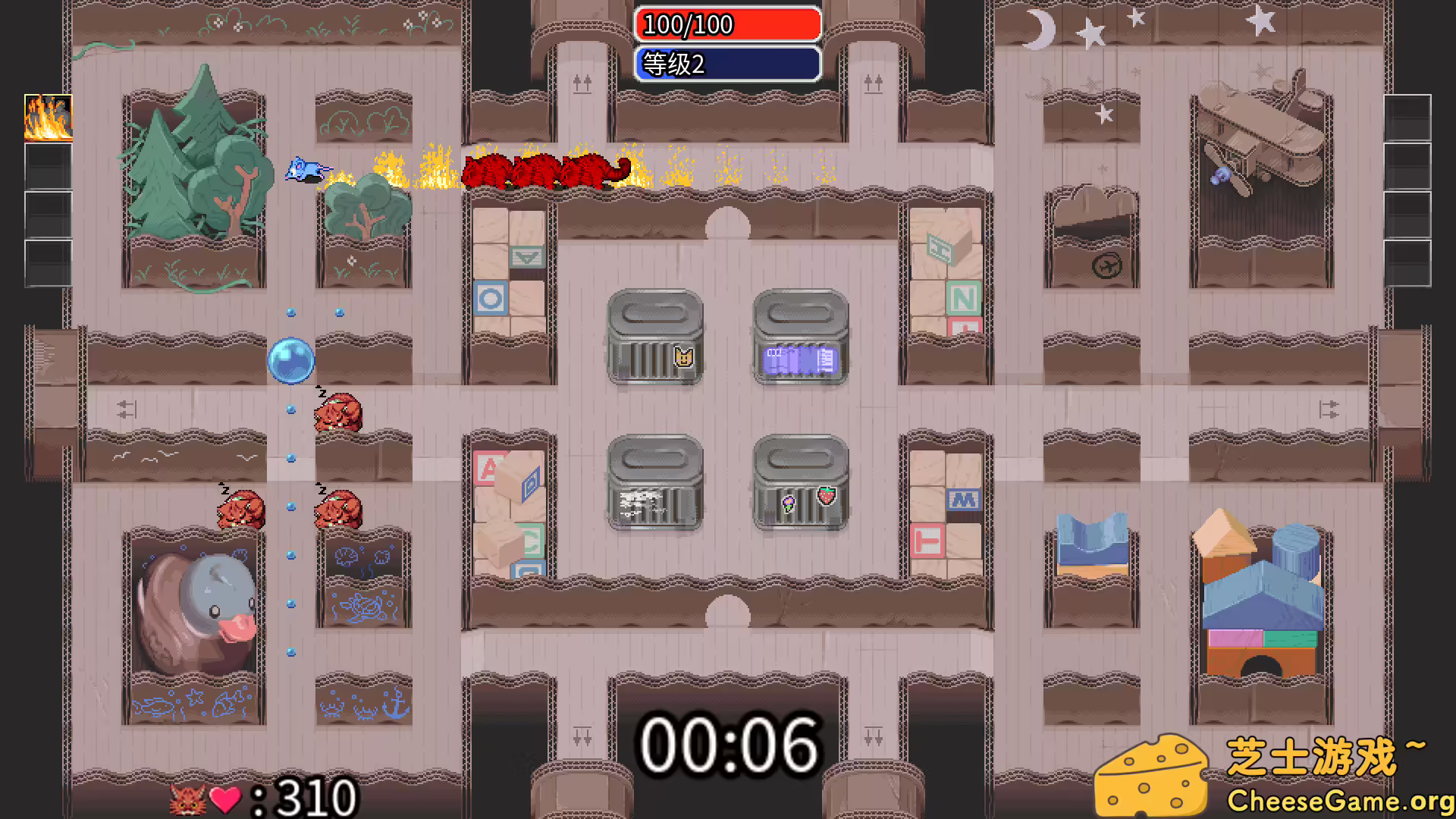This screenshot has width=1456, height=819.
Task: Open the 等级2 level bar
Action: pos(728,66)
